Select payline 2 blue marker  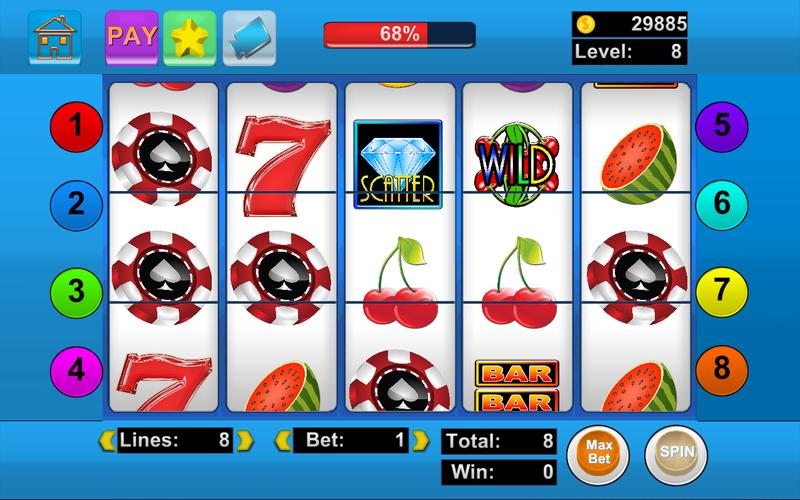77,206
